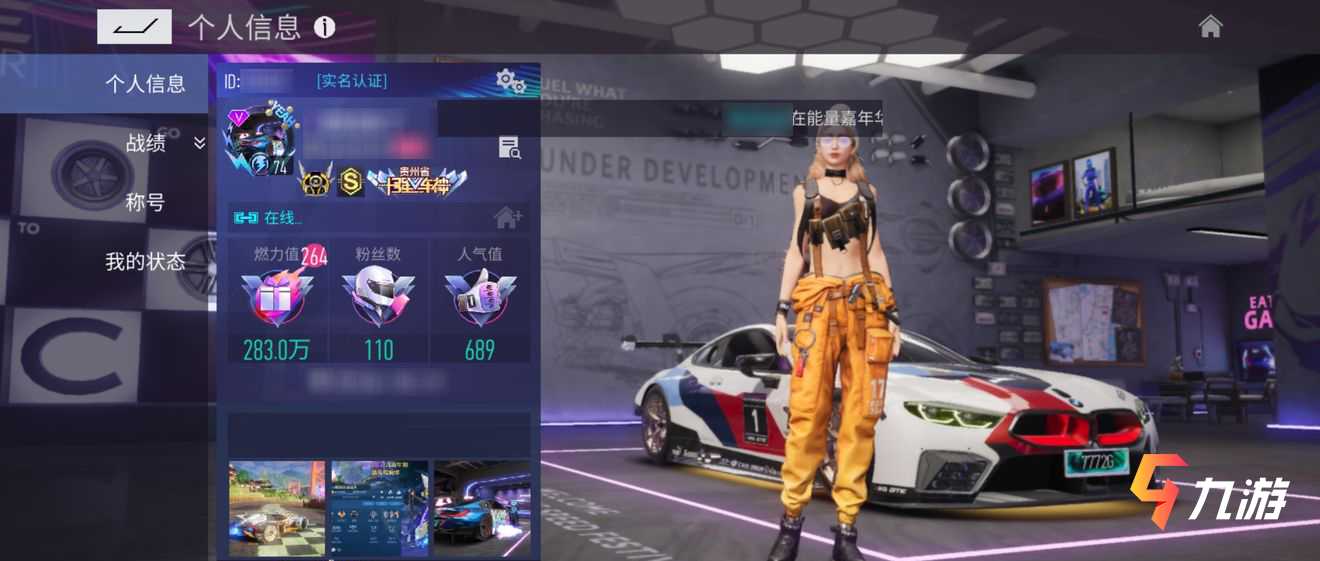The height and width of the screenshot is (561, 1320).
Task: Switch to the 称号 tab
Action: pyautogui.click(x=145, y=203)
